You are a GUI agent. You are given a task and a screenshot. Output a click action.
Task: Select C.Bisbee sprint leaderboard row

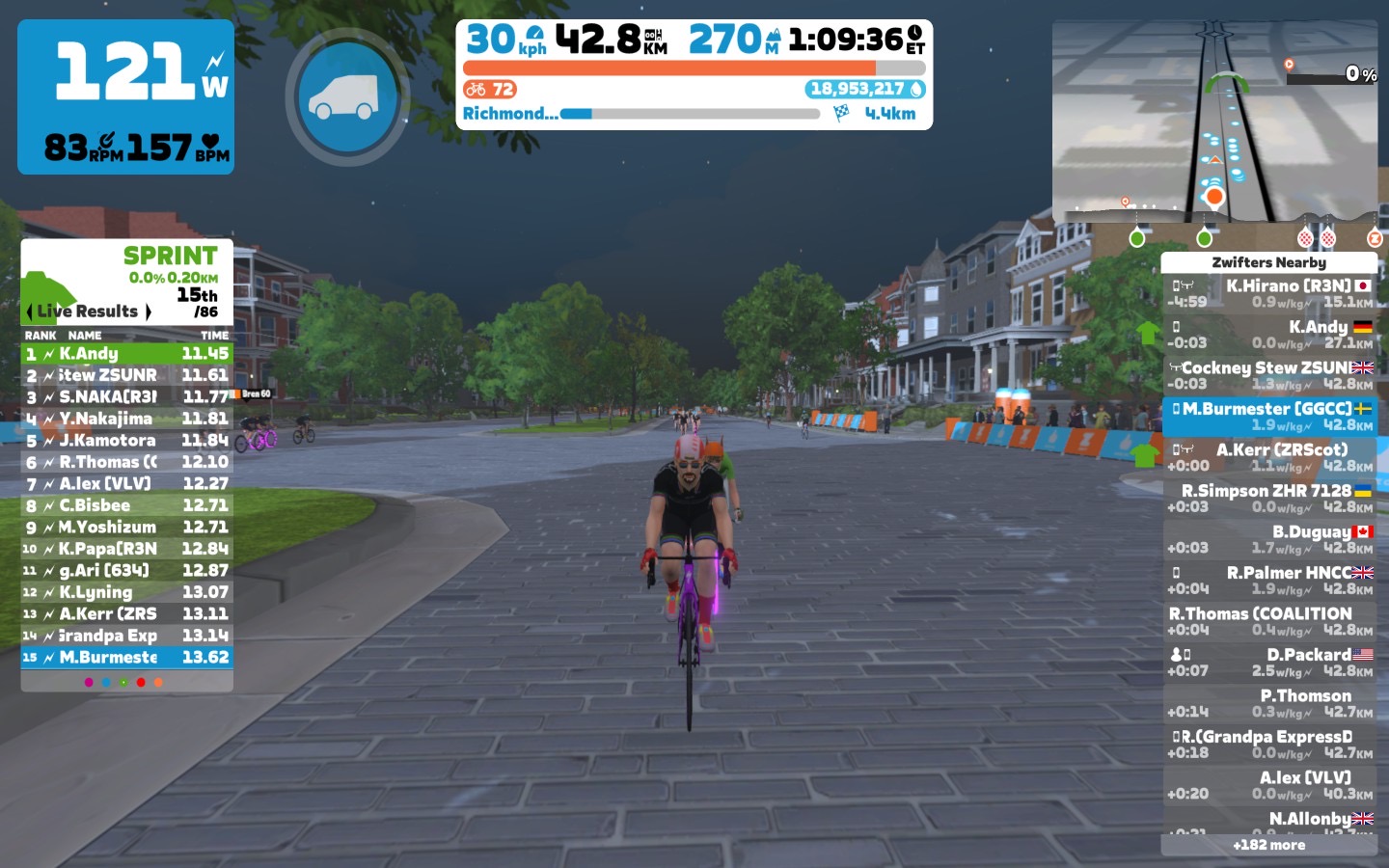(126, 505)
